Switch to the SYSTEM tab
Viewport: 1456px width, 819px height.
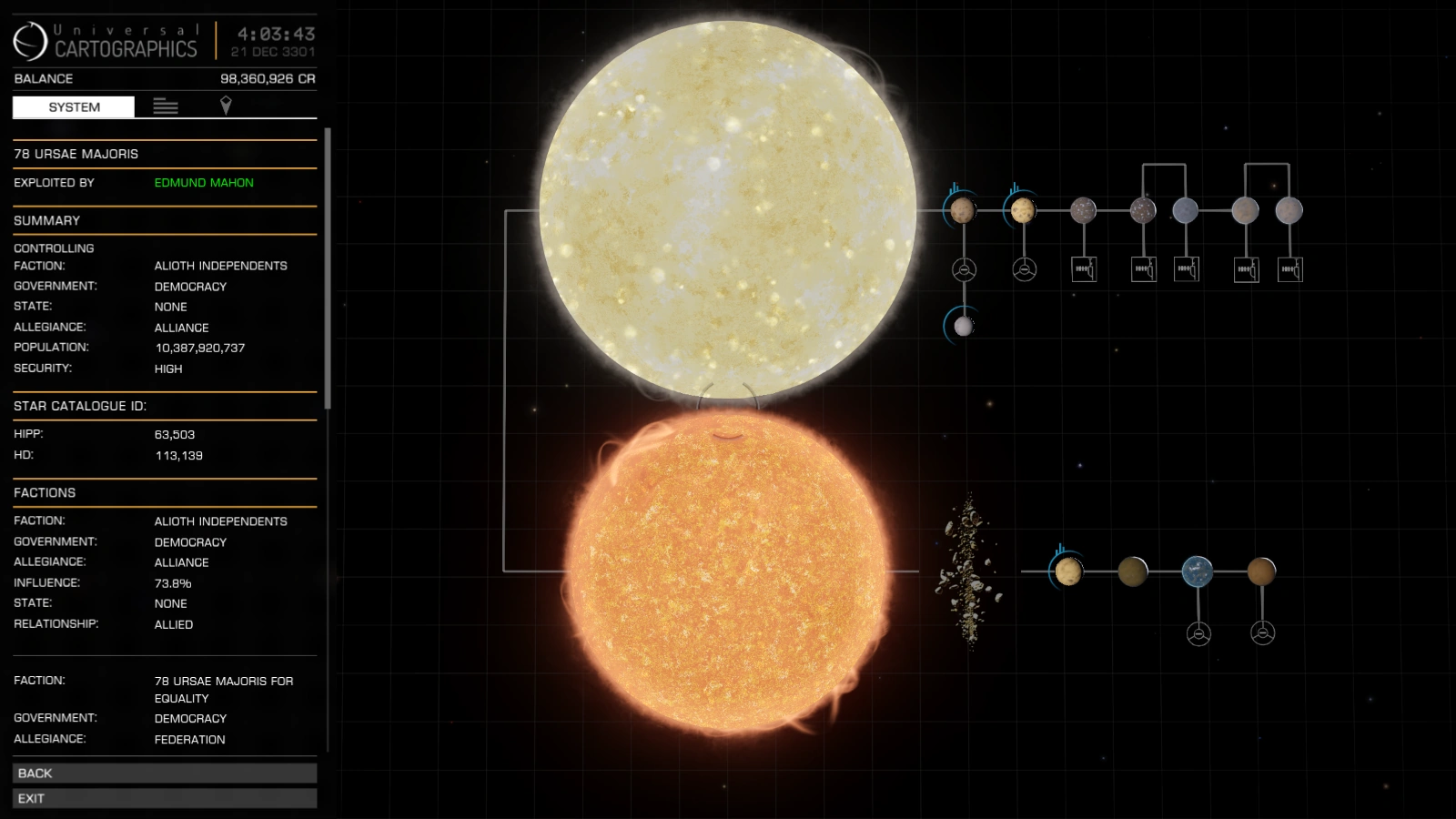click(x=75, y=106)
